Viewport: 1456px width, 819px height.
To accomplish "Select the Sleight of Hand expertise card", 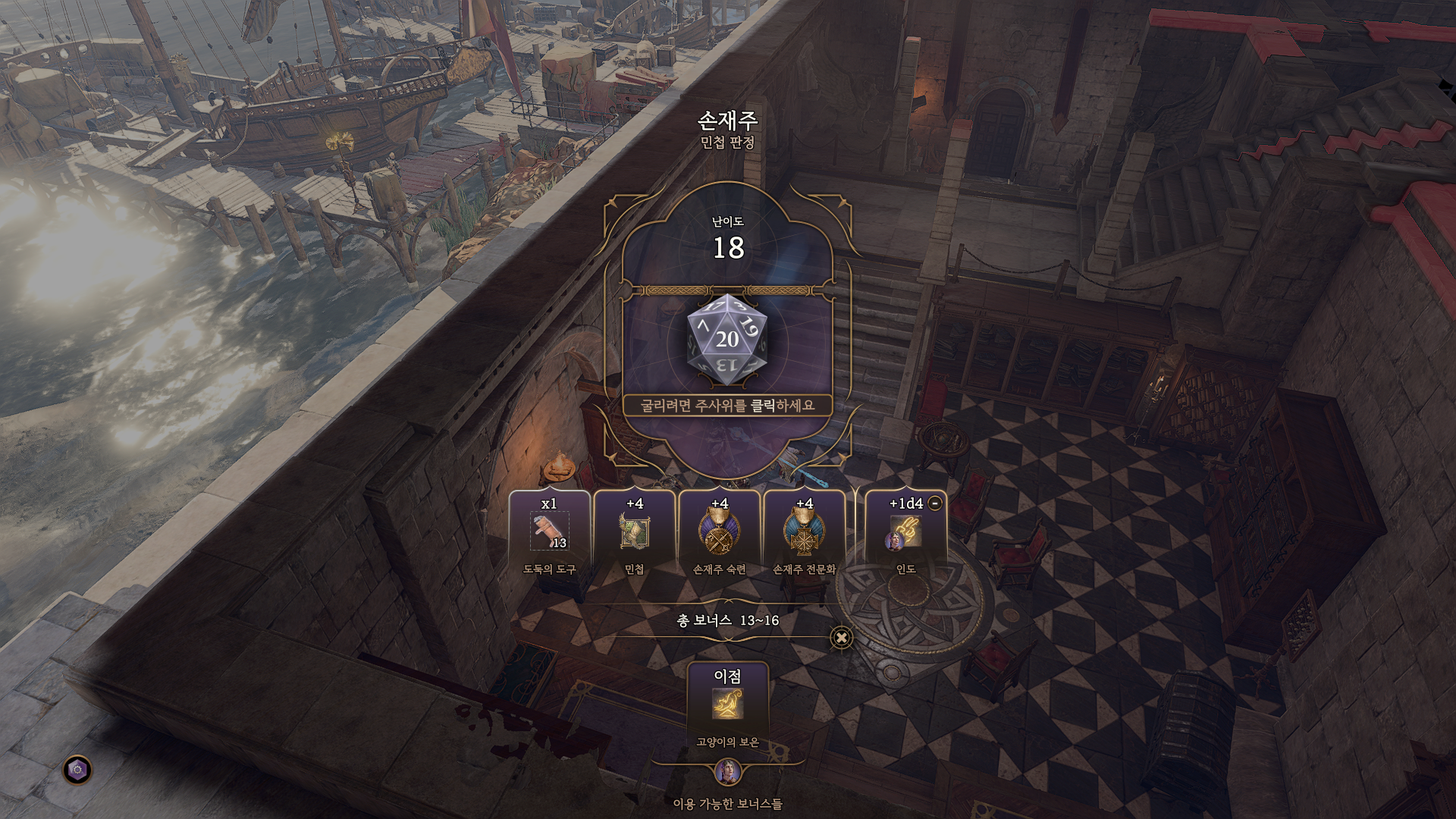I will (804, 533).
